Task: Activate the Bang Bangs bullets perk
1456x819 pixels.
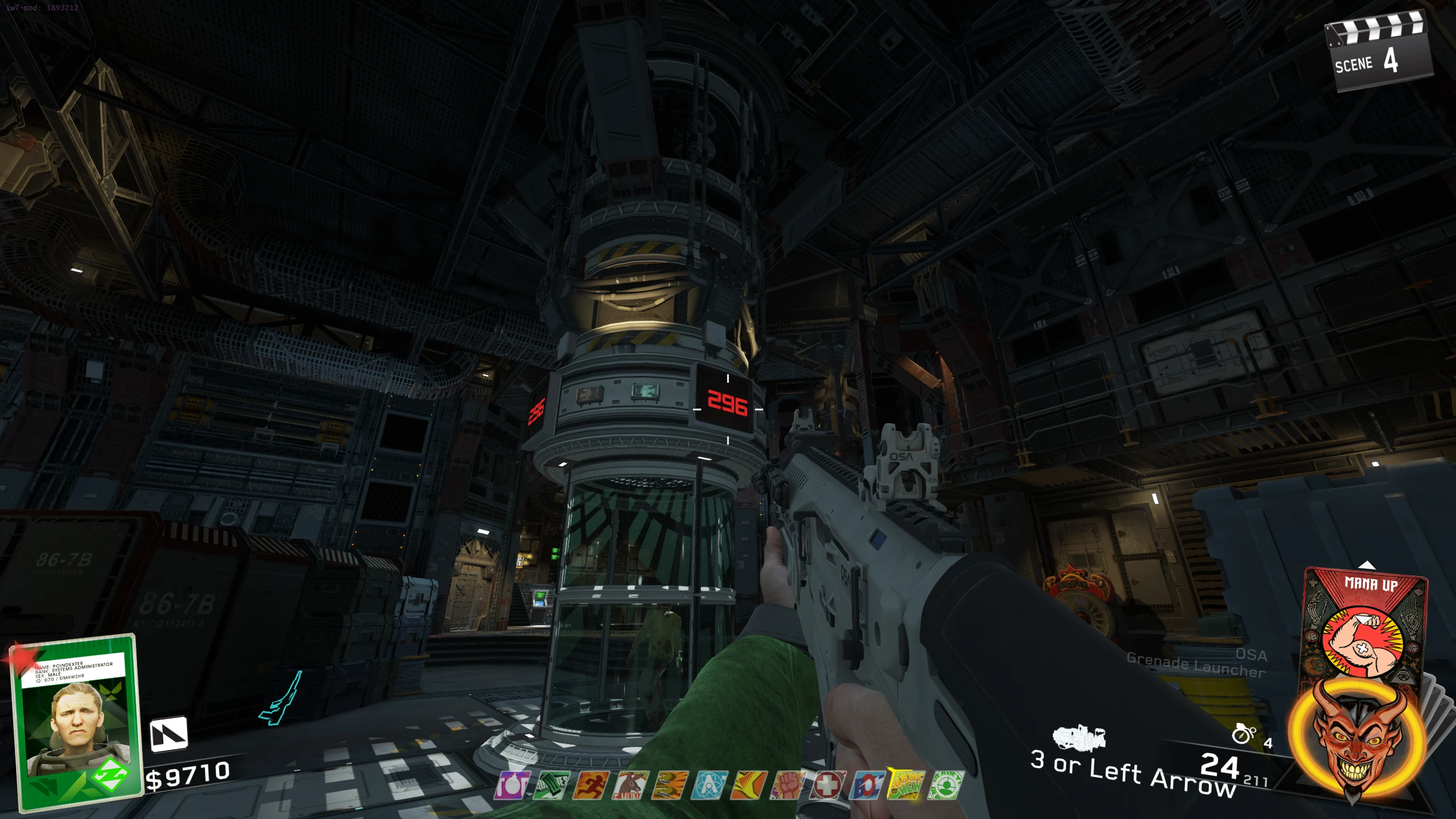Action: (669, 785)
